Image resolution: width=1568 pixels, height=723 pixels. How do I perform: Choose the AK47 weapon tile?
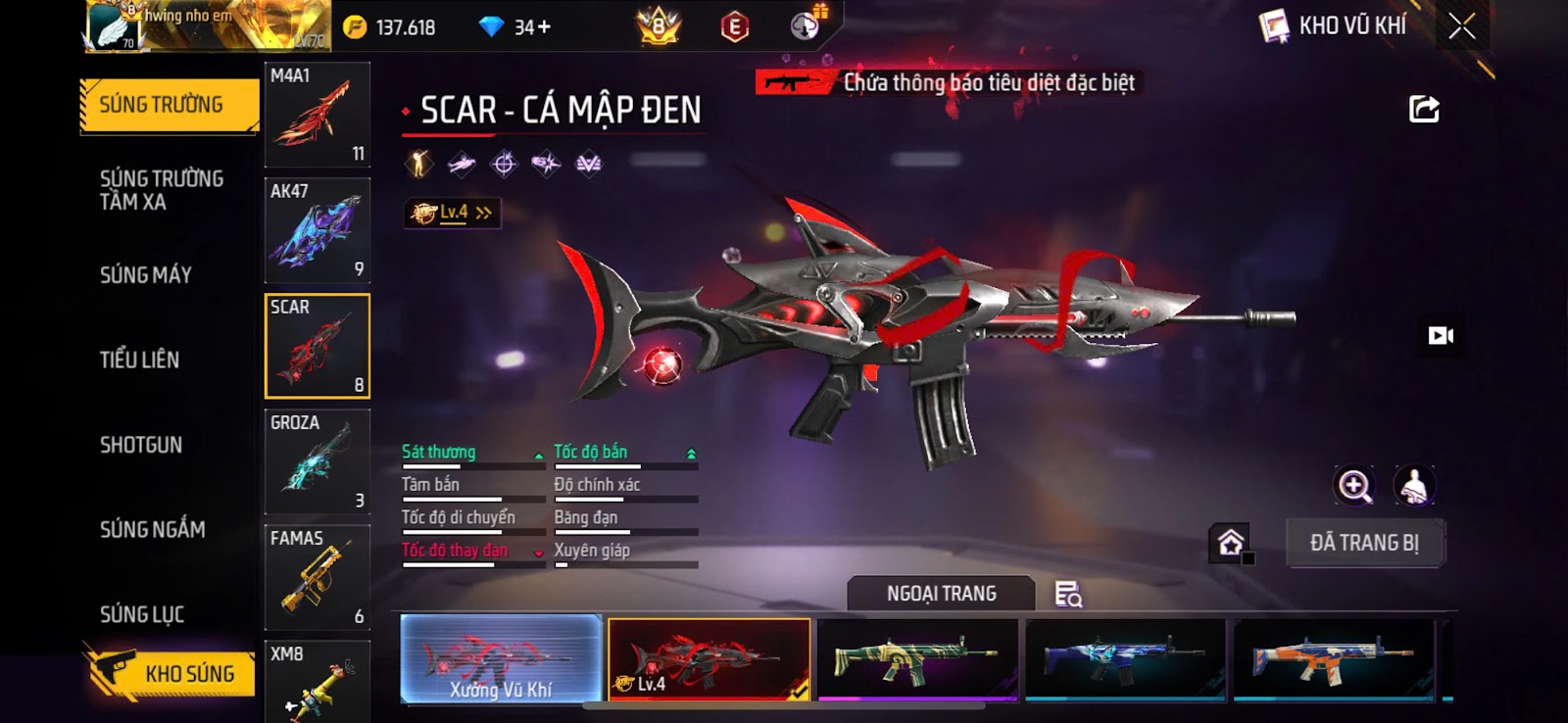[317, 230]
